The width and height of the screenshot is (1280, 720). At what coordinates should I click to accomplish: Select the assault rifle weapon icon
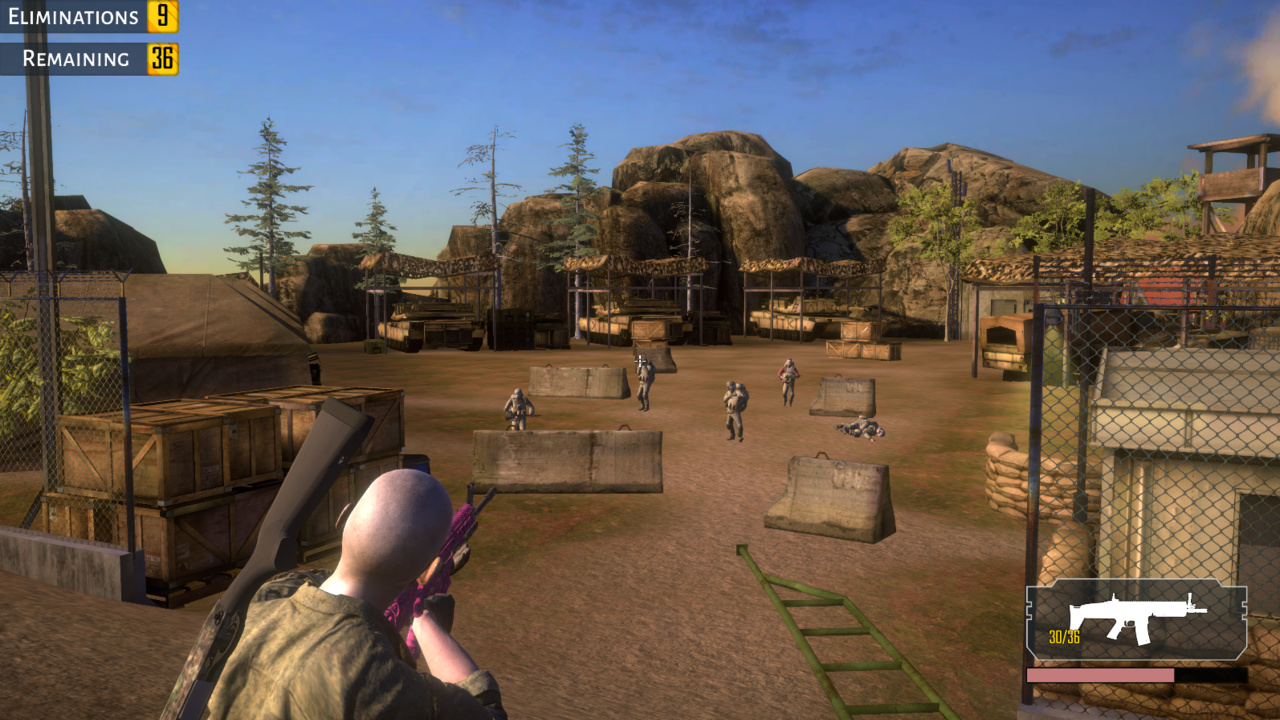(1136, 617)
